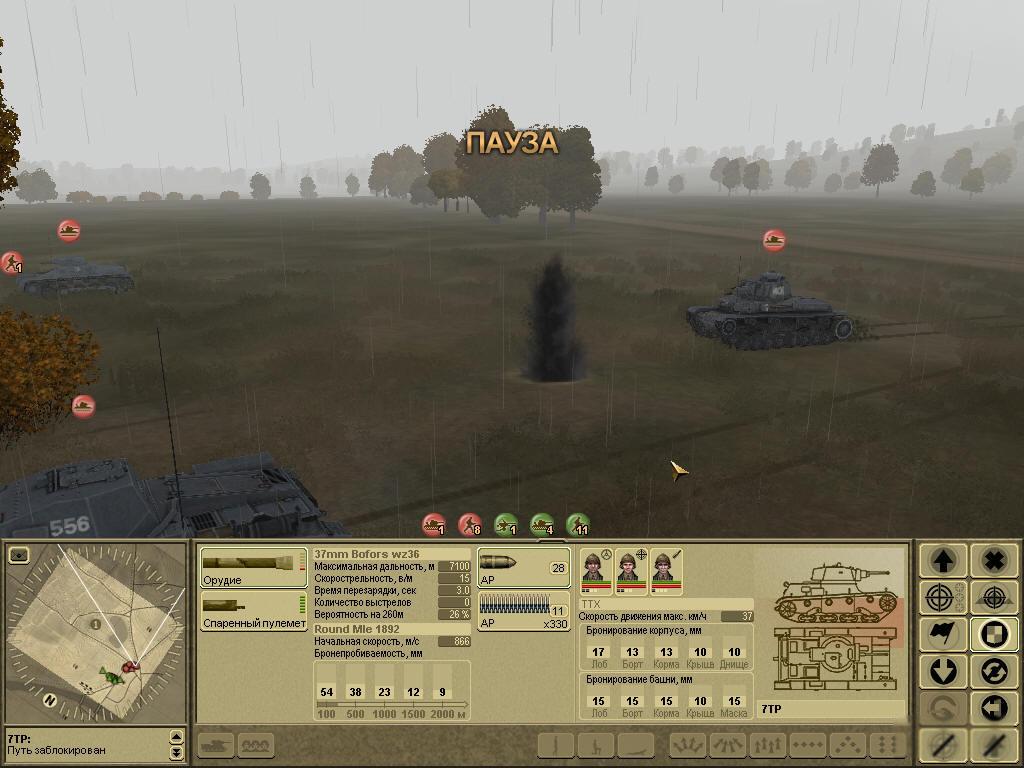Issue the down-arrow order
Screen dimensions: 1024x768
click(943, 672)
